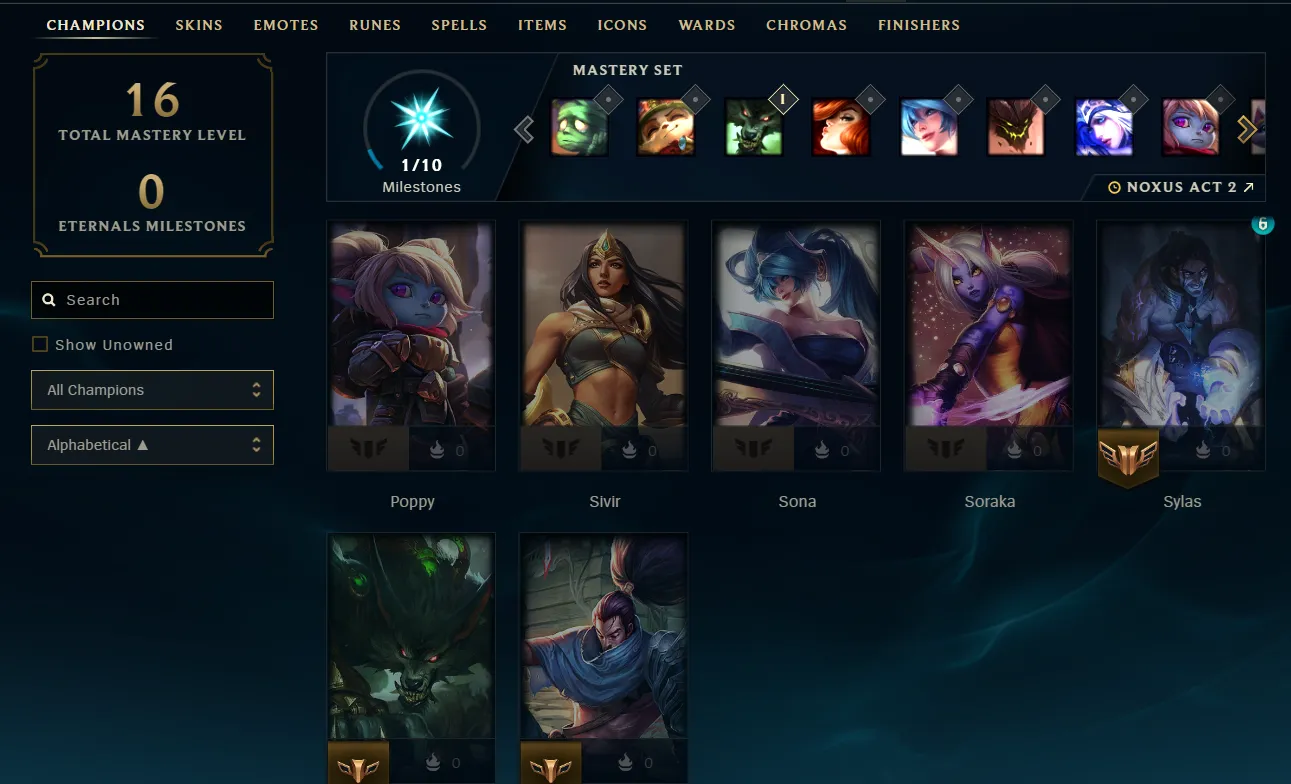Toggle the Show Unowned checkbox
The width and height of the screenshot is (1291, 784).
pyautogui.click(x=40, y=345)
